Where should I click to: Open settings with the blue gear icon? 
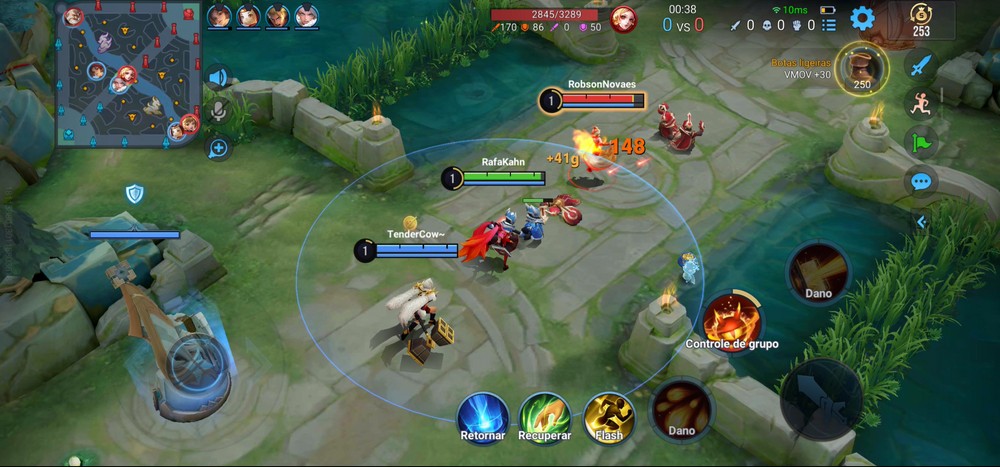pyautogui.click(x=862, y=18)
